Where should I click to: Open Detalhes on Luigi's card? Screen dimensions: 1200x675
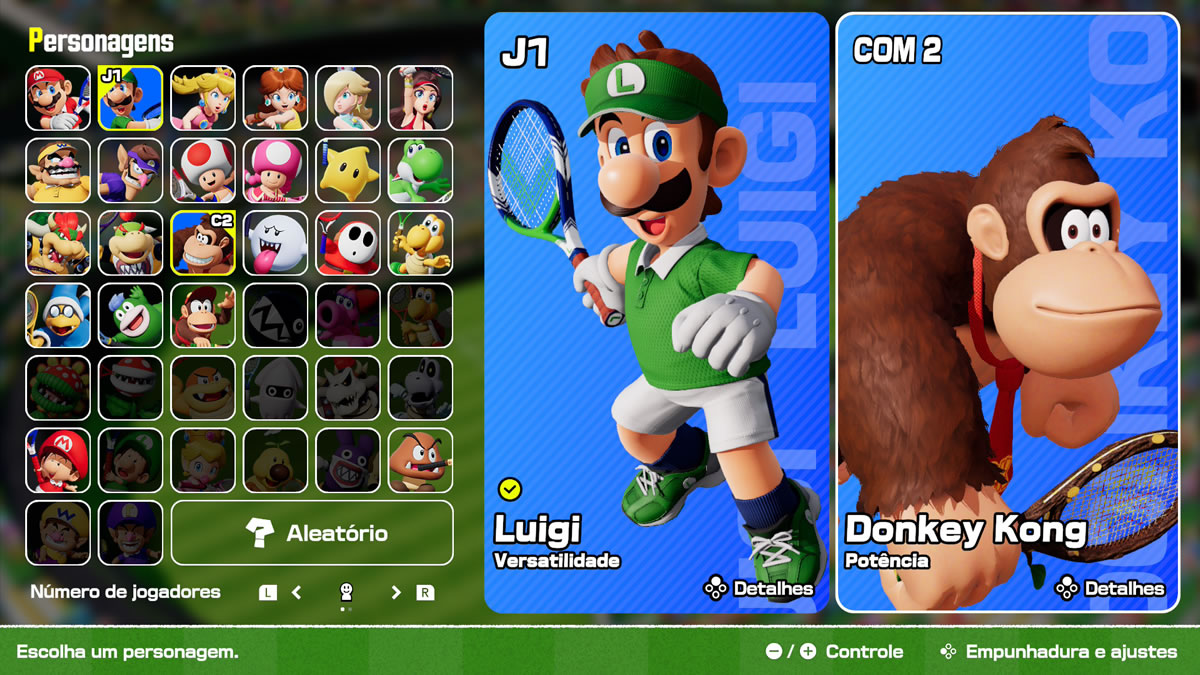(x=759, y=589)
